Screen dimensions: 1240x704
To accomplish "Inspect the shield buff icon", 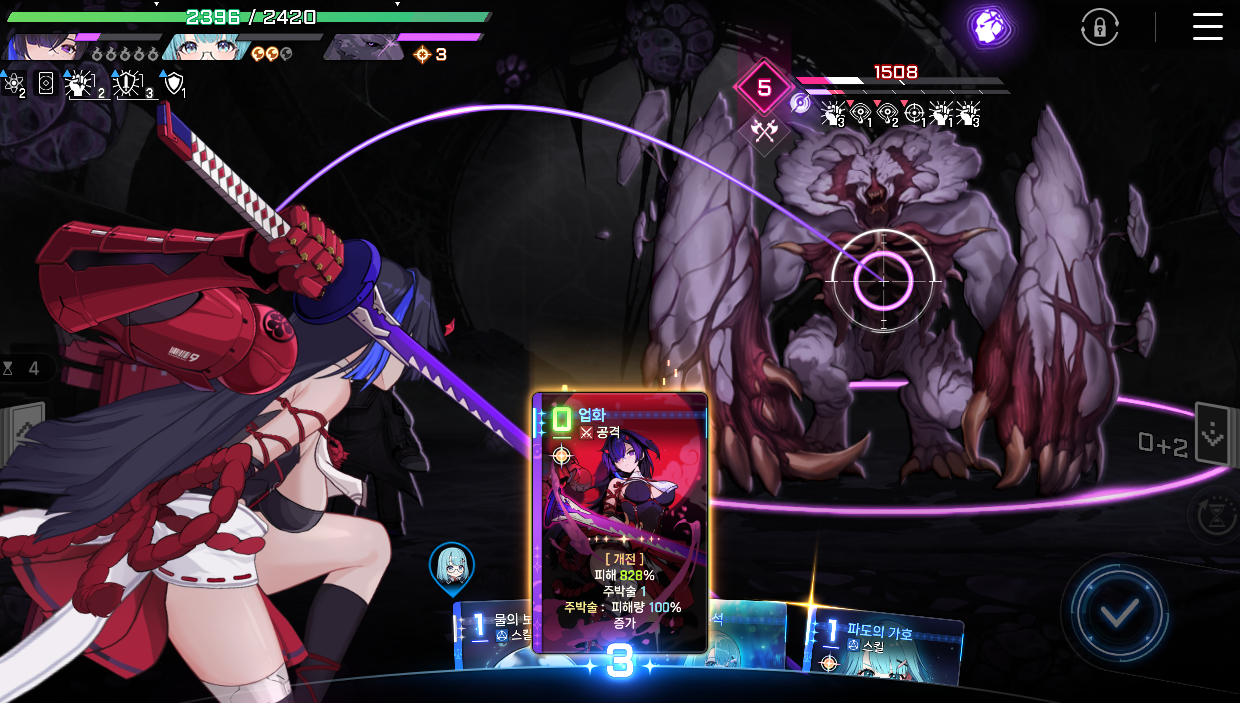I will click(x=175, y=84).
